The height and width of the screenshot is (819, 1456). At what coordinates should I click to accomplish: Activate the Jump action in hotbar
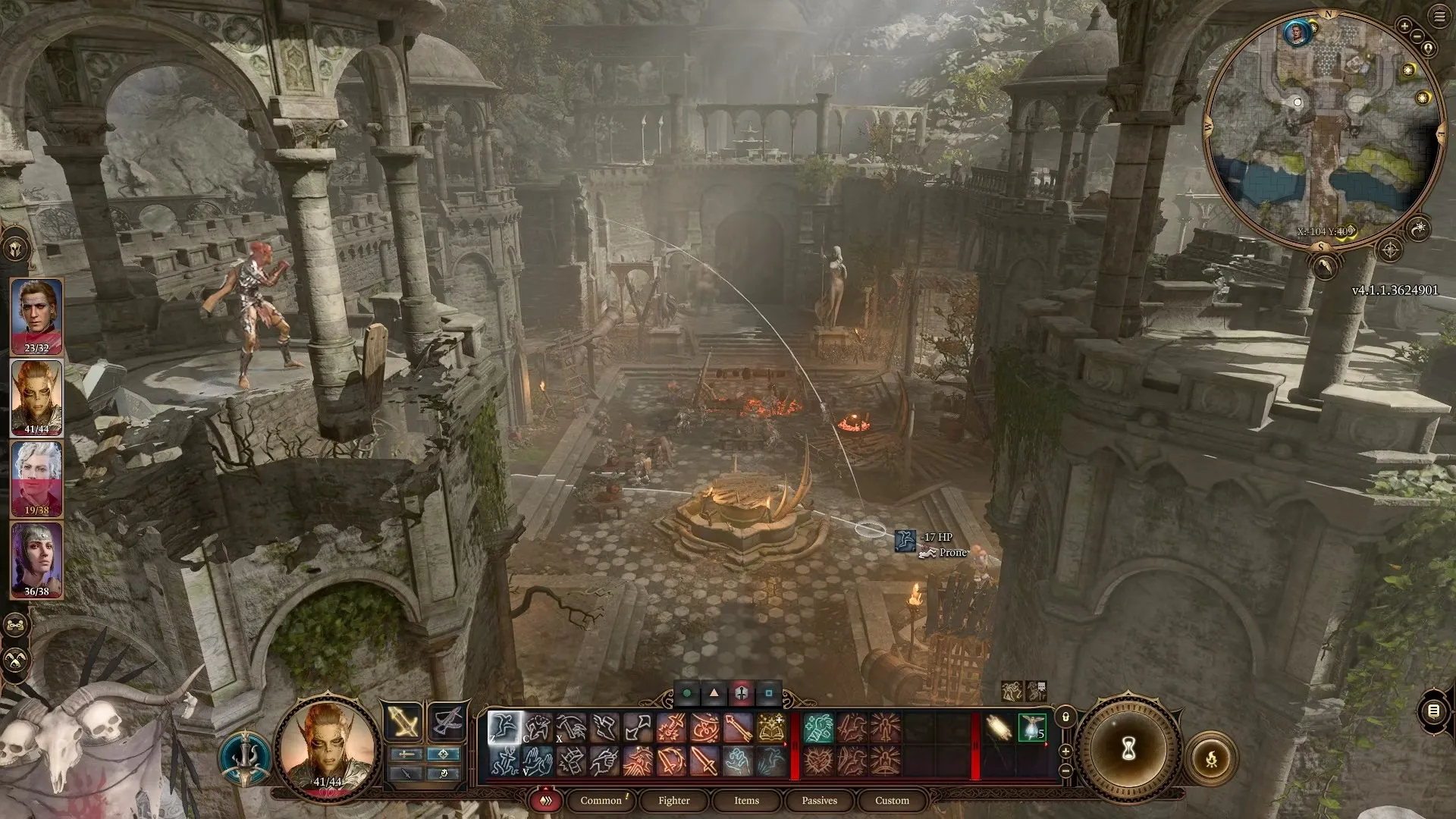pos(504,728)
